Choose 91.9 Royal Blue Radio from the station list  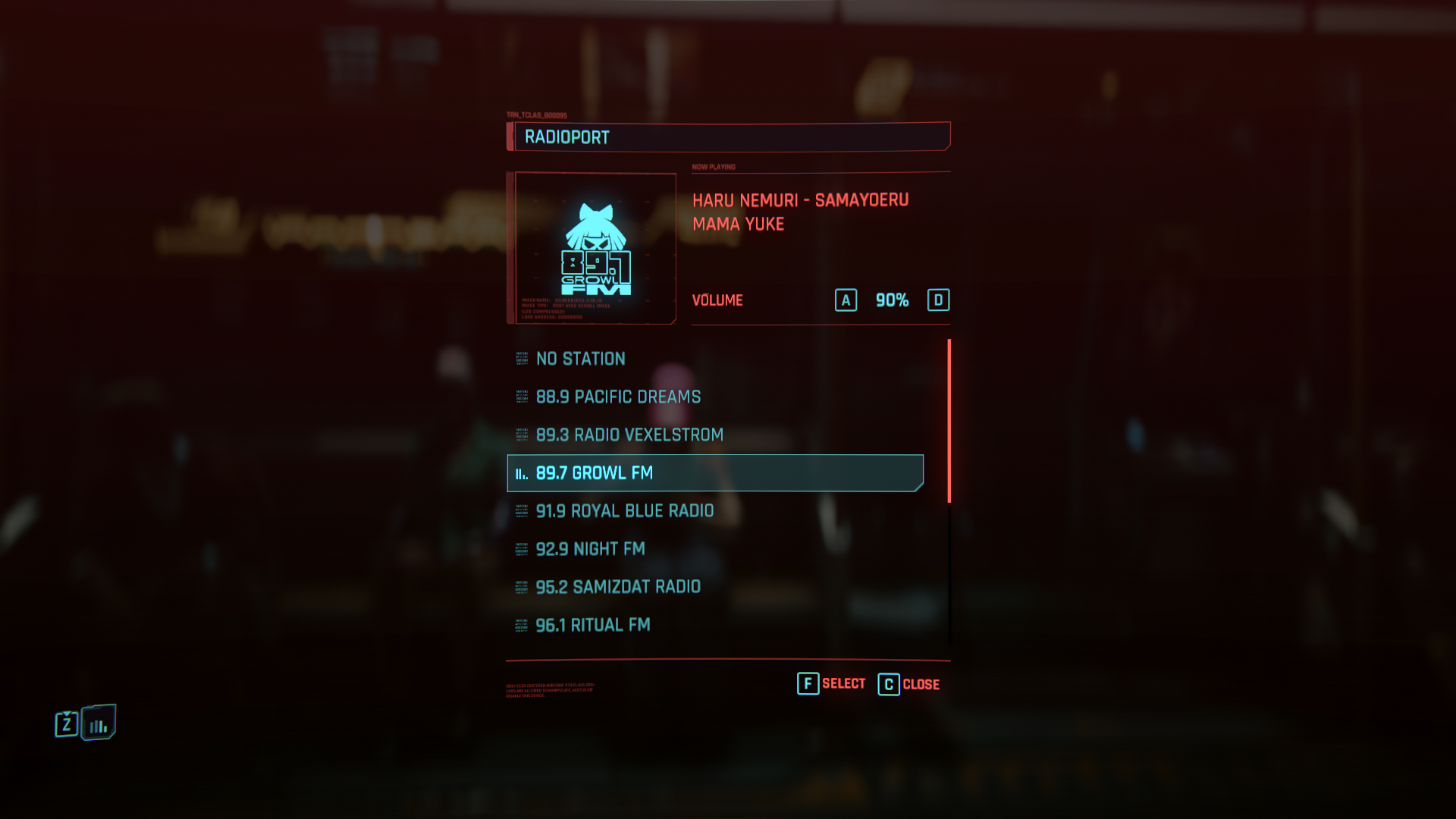tap(624, 510)
